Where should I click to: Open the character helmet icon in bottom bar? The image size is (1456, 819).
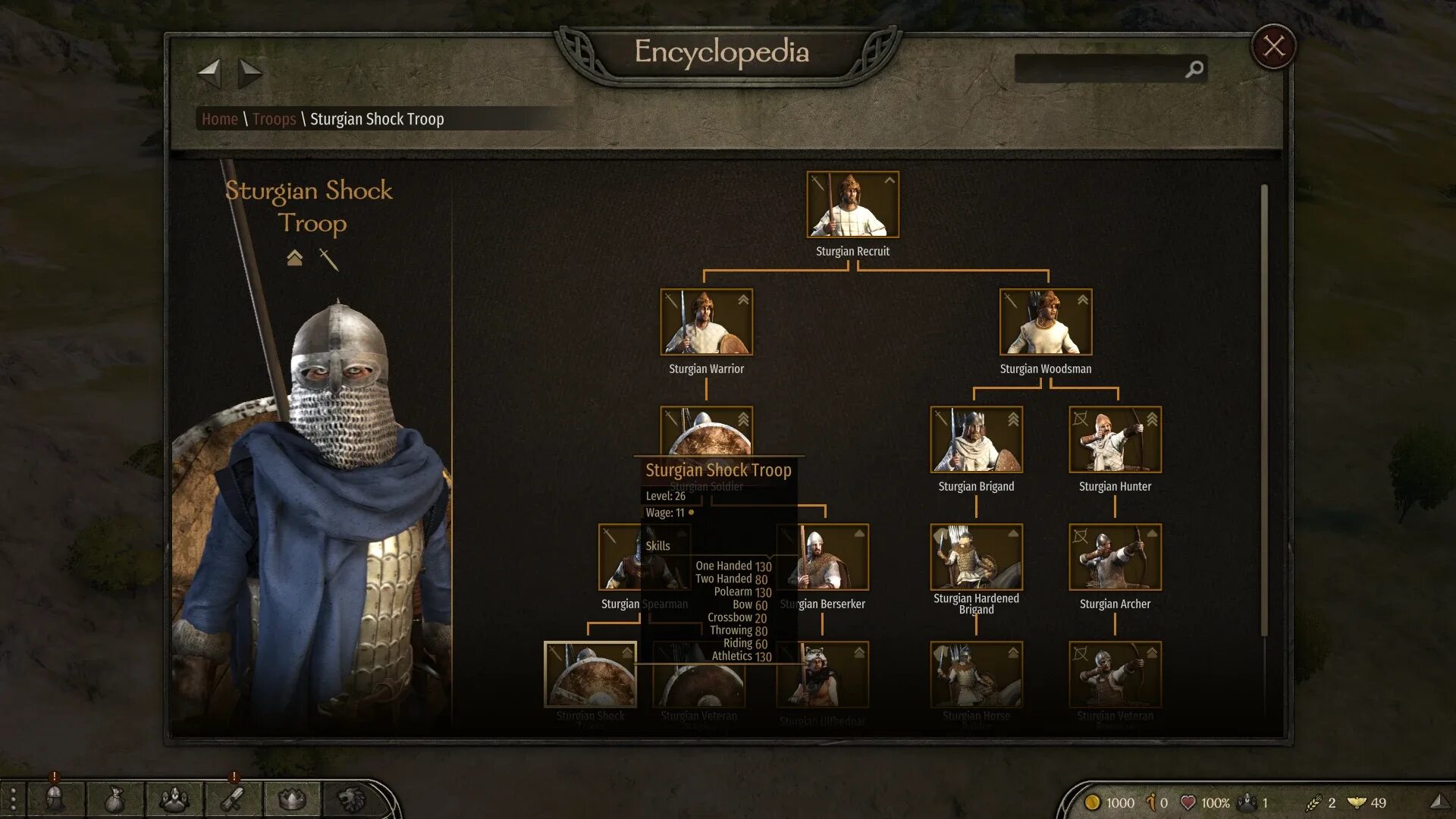pos(55,799)
